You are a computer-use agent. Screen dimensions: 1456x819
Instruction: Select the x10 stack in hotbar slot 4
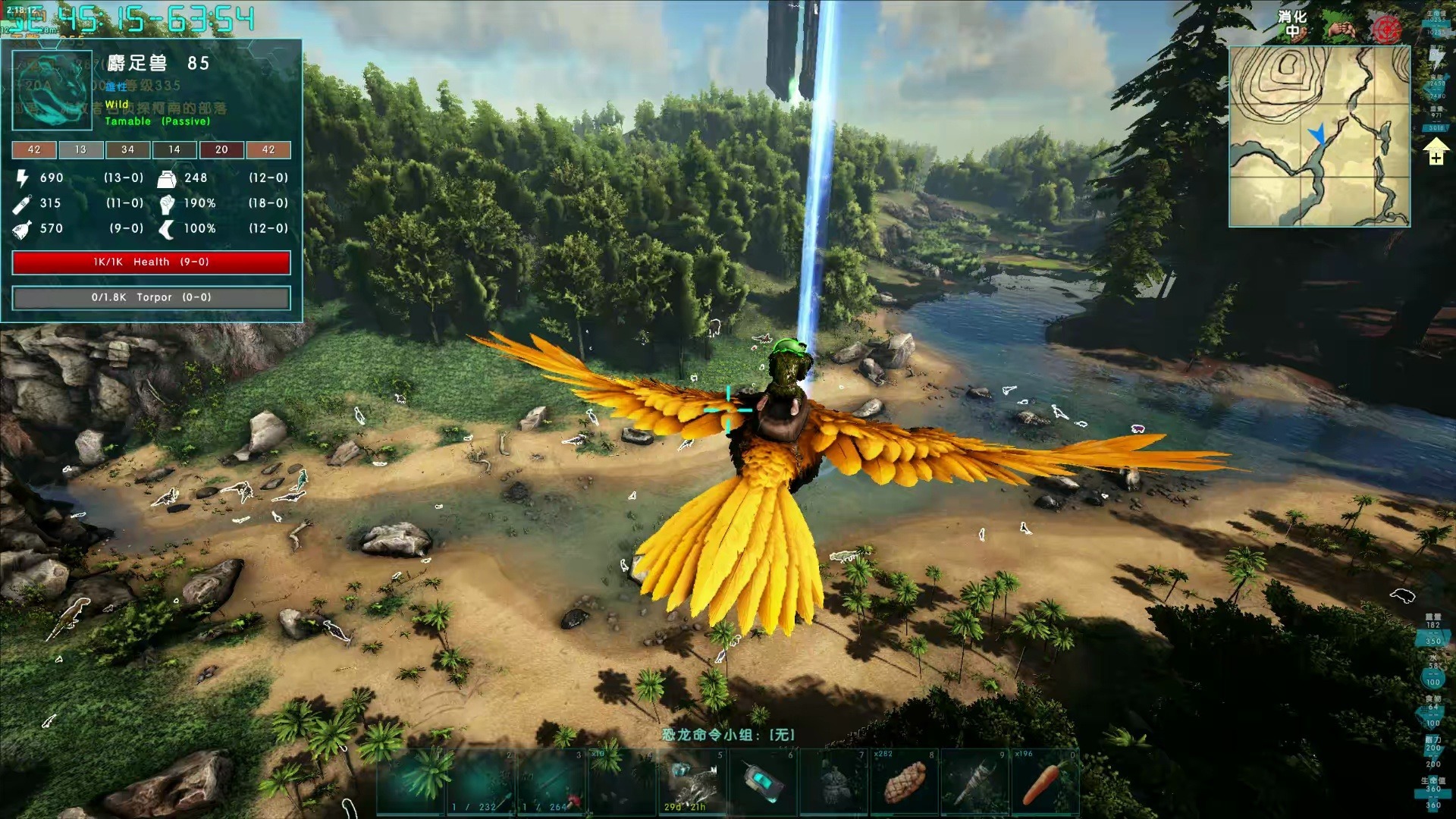point(621,783)
